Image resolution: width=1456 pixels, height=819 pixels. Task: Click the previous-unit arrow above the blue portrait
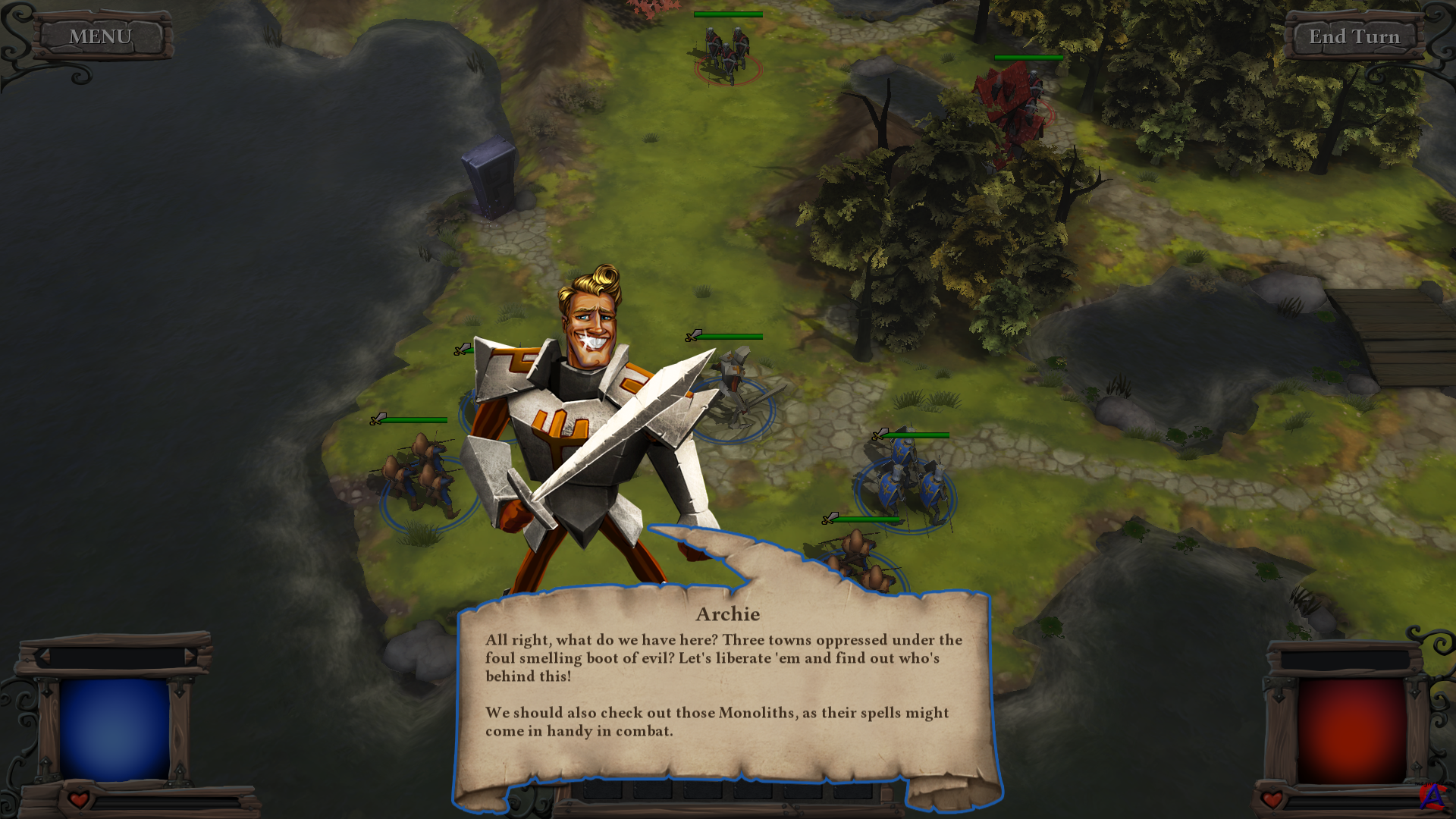43,657
